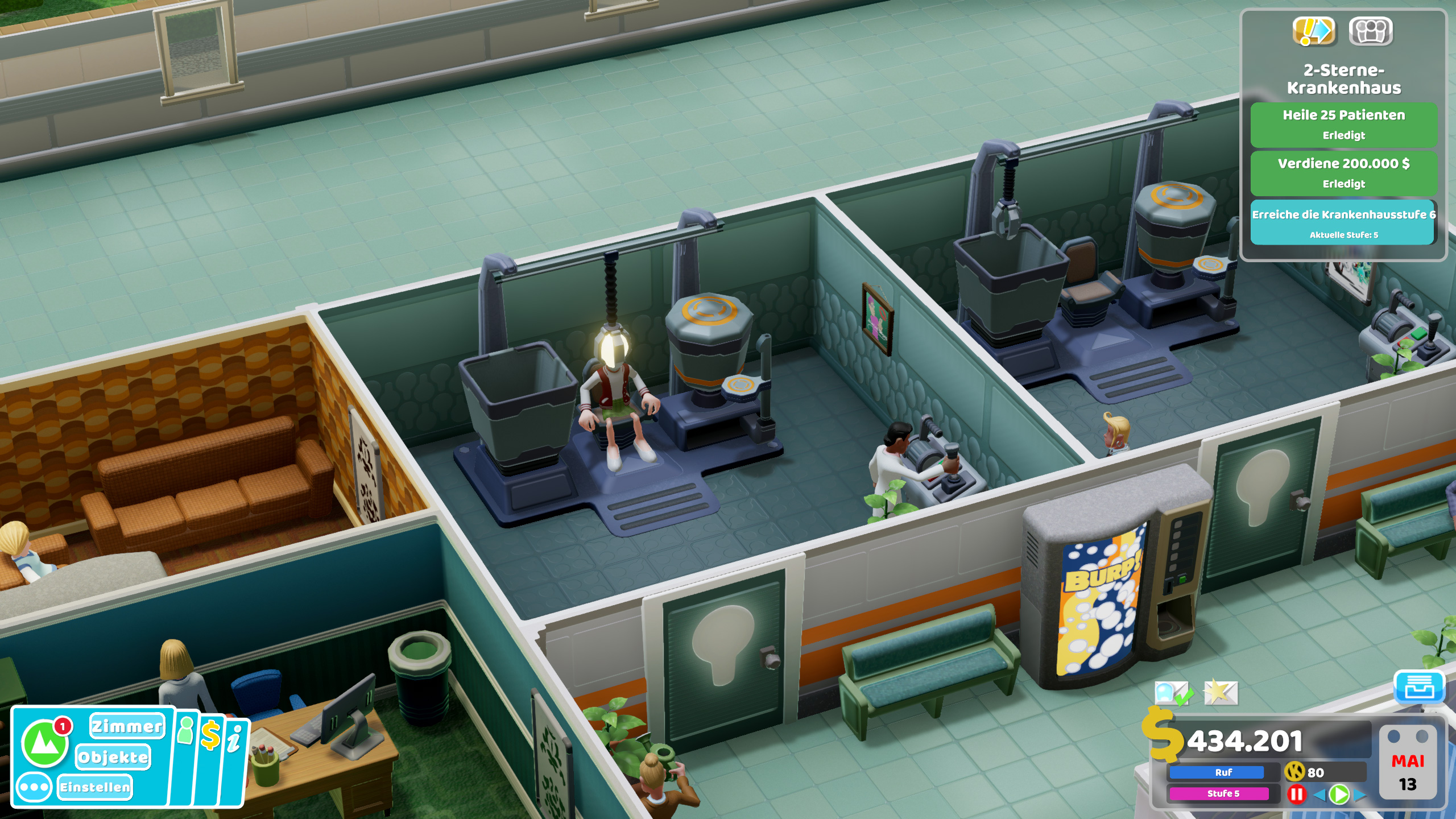1456x819 pixels.
Task: Resume normal speed with the green play button
Action: coord(1339,796)
